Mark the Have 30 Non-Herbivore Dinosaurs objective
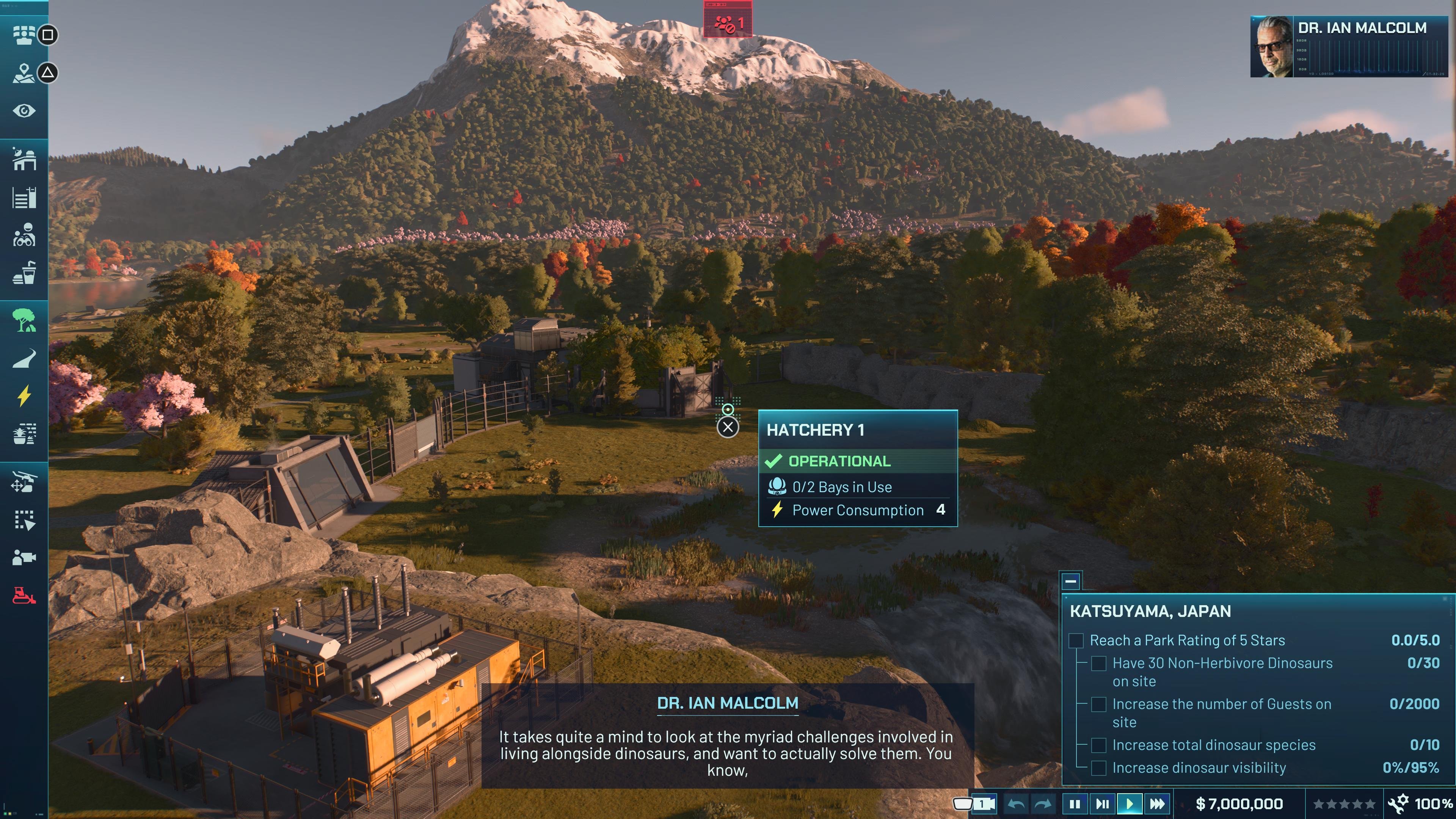The width and height of the screenshot is (1456, 819). (1099, 664)
